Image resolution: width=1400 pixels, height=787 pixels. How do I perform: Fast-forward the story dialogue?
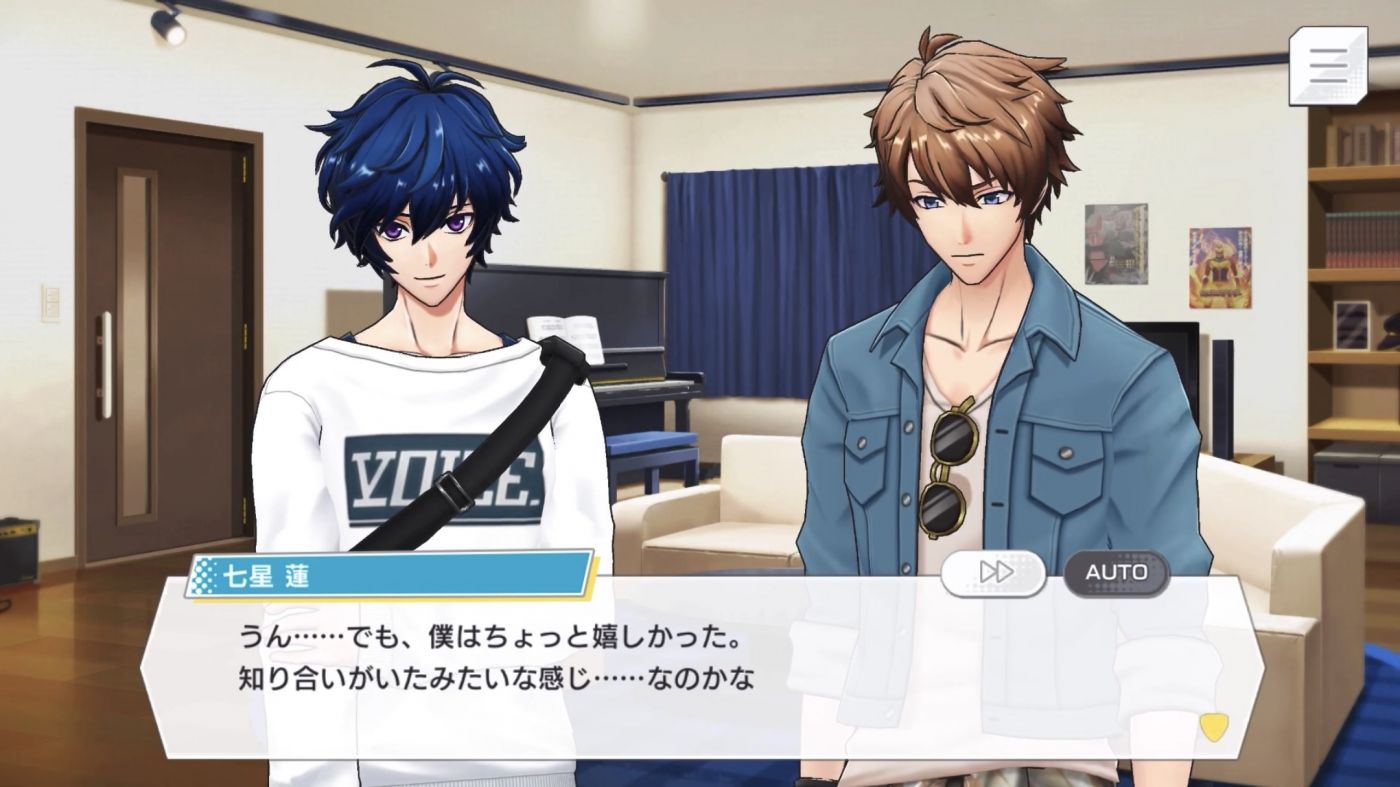coord(993,573)
